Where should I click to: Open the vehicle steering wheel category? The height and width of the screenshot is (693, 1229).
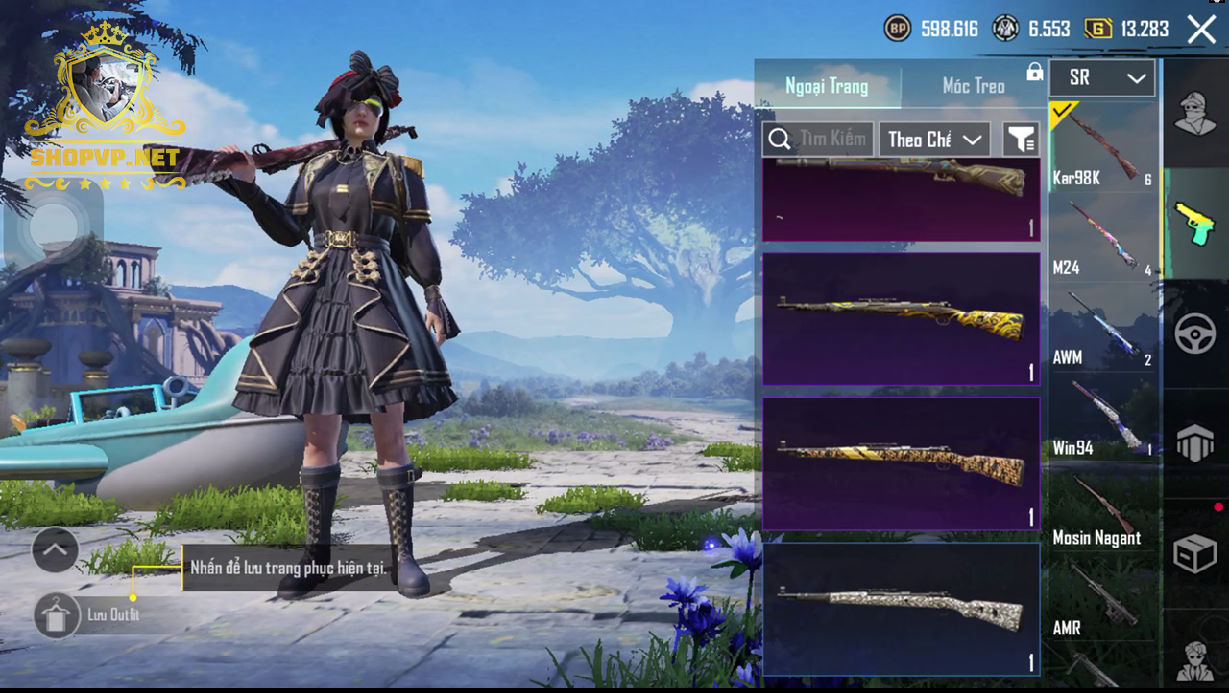1195,333
